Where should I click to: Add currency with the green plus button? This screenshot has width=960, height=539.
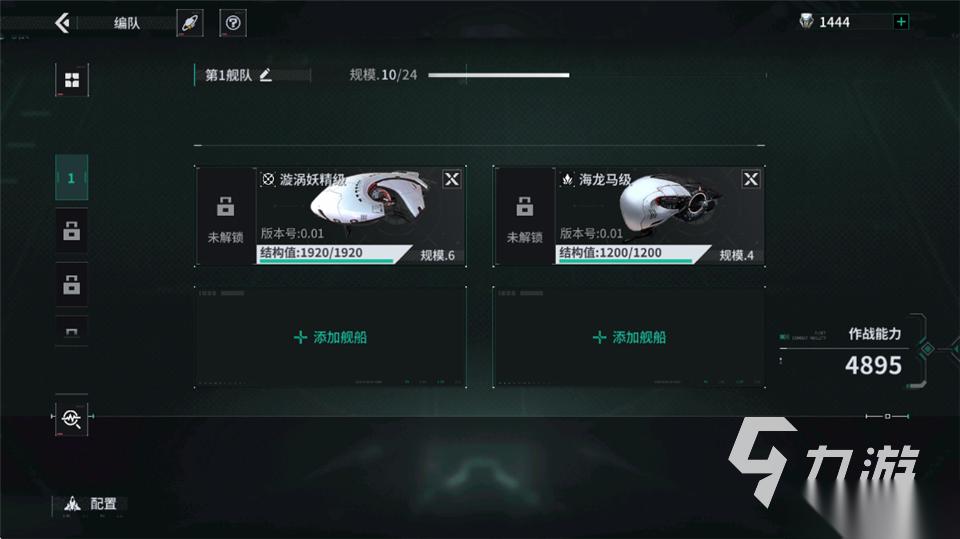(x=901, y=22)
